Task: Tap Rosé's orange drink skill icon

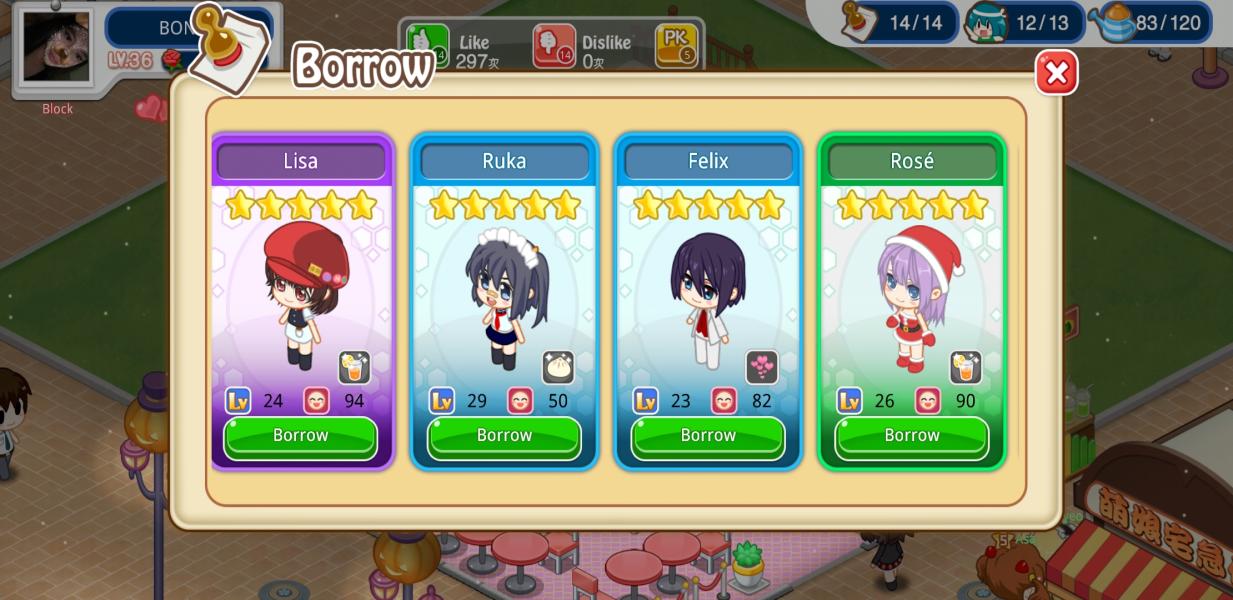Action: pyautogui.click(x=965, y=367)
